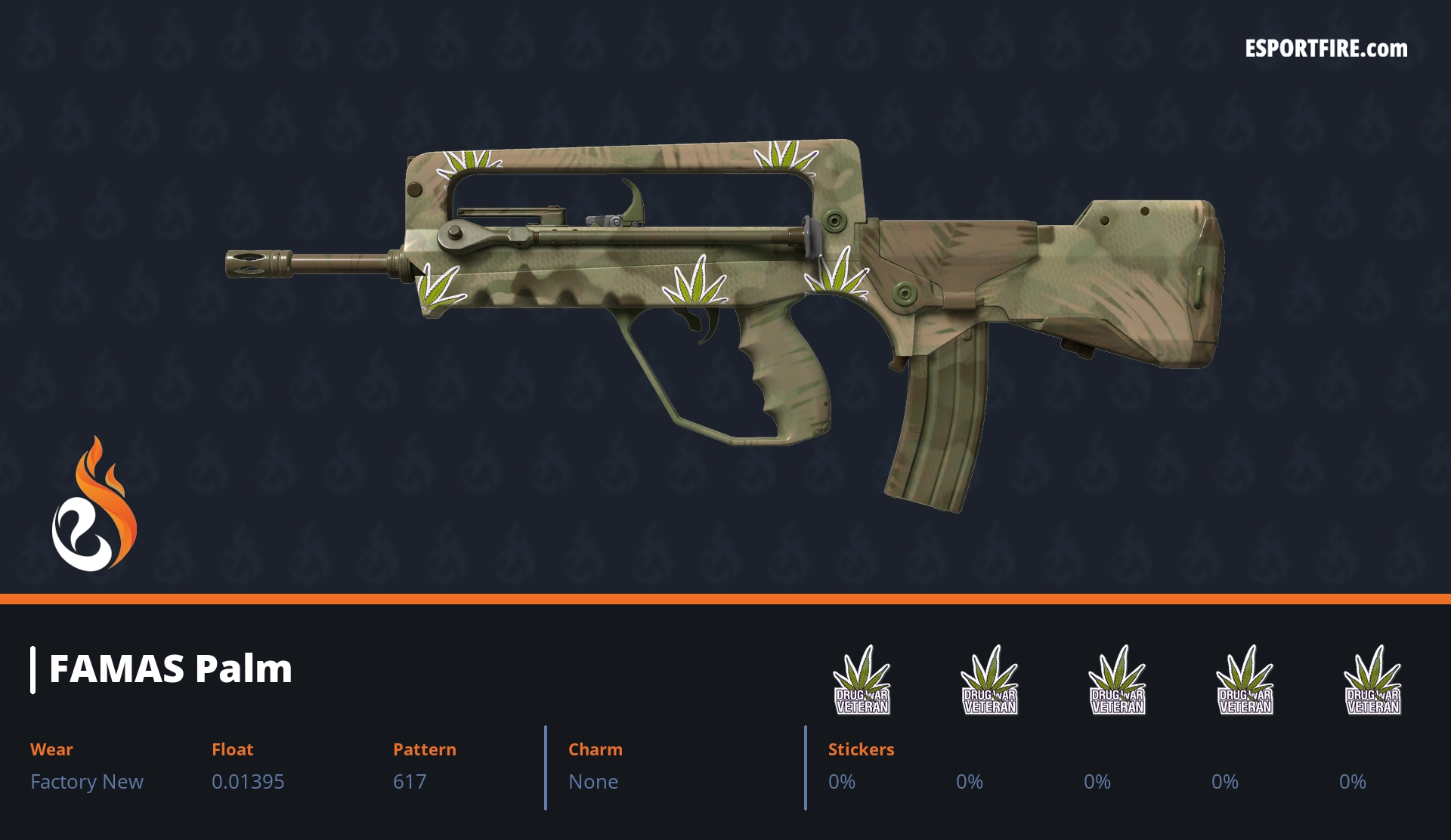Open the ESPORTFIRE.com site link

1326,49
